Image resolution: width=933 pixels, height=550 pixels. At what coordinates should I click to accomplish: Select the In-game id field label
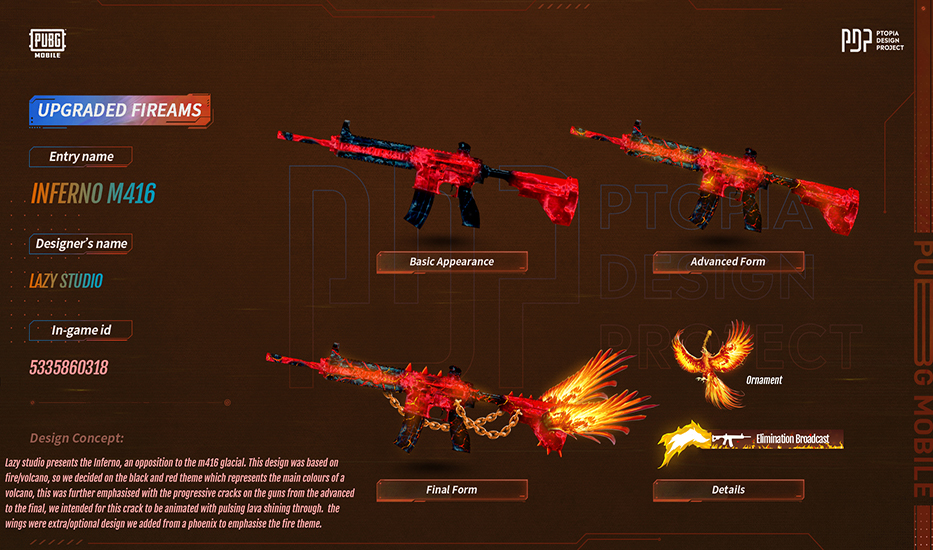tap(82, 330)
